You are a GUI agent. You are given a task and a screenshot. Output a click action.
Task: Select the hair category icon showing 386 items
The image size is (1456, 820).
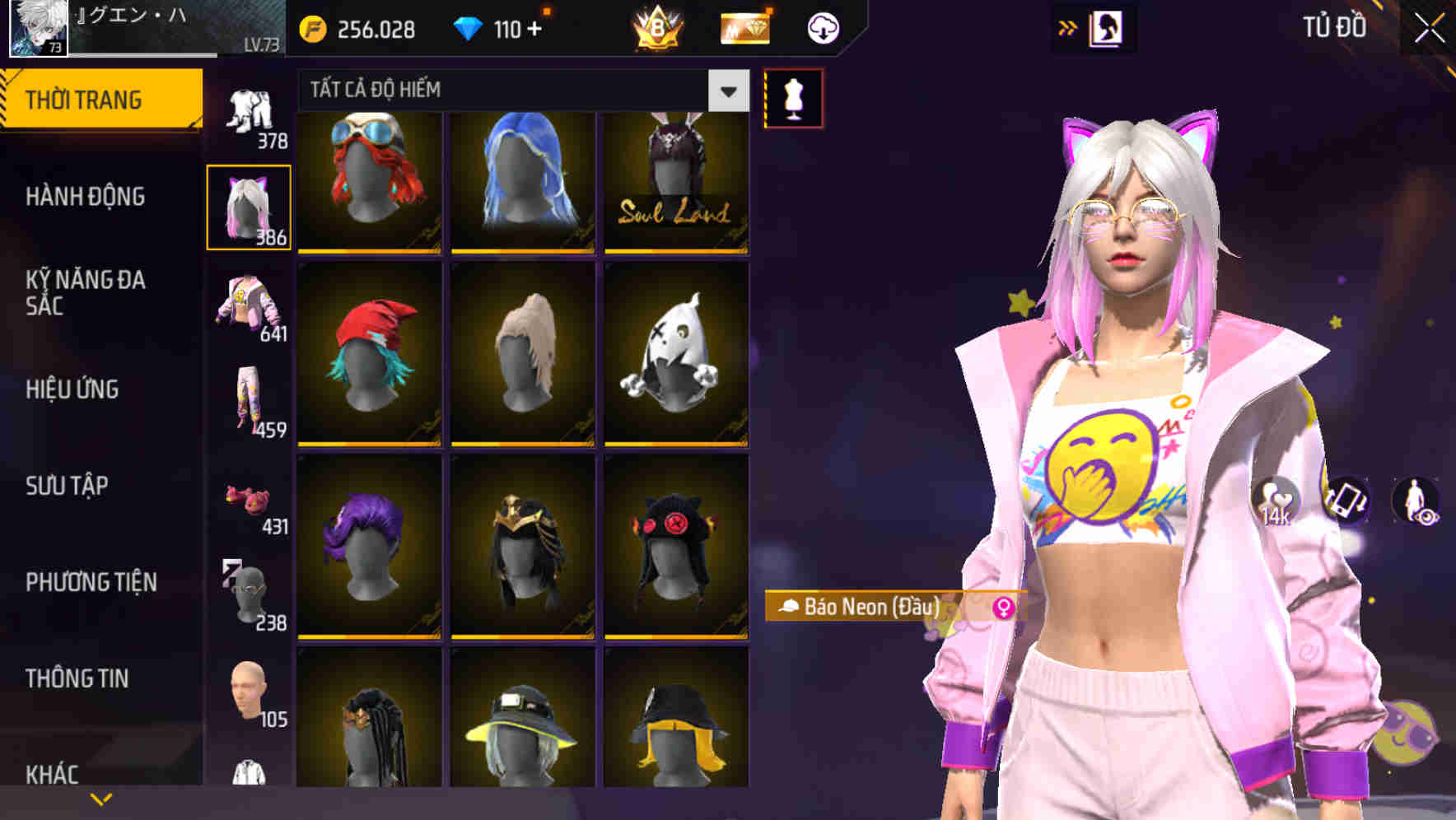[x=250, y=204]
